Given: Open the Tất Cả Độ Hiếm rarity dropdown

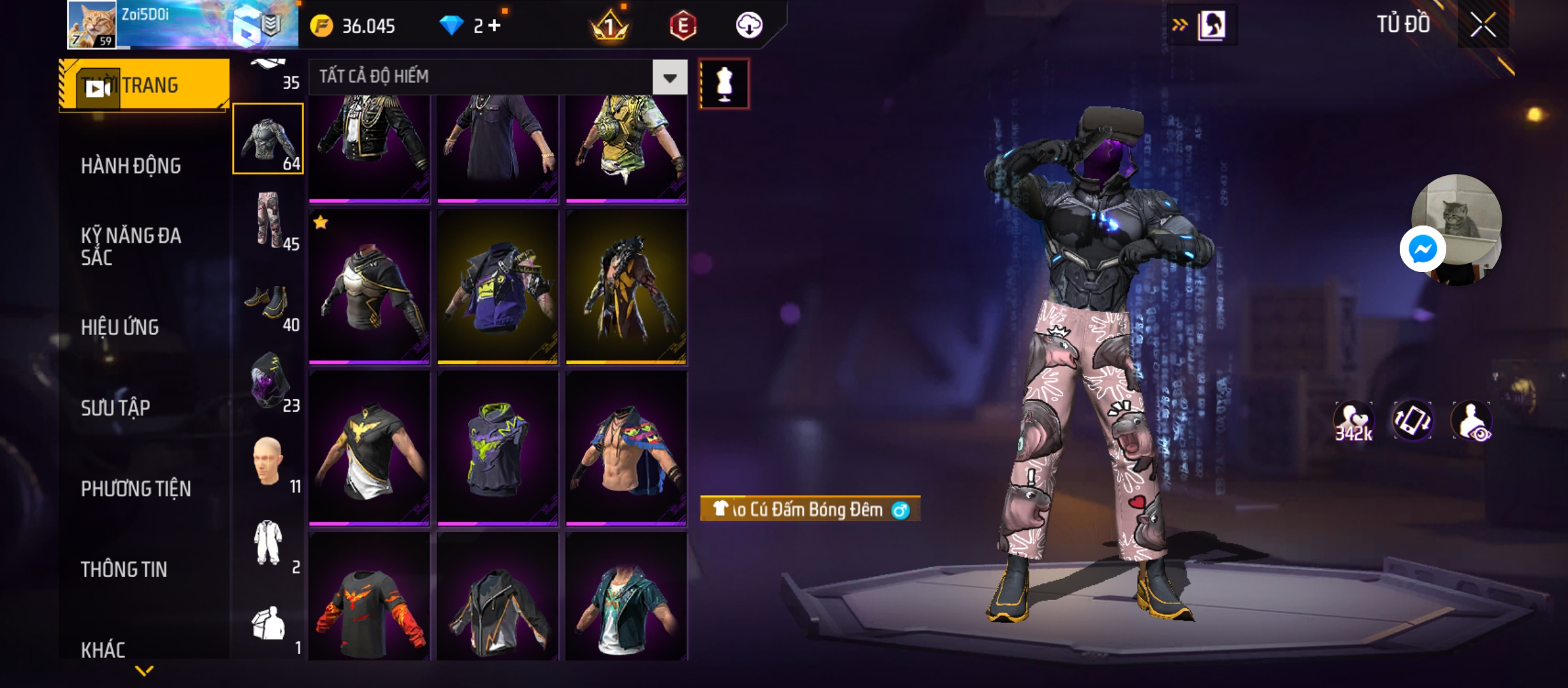Looking at the screenshot, I should (x=669, y=78).
